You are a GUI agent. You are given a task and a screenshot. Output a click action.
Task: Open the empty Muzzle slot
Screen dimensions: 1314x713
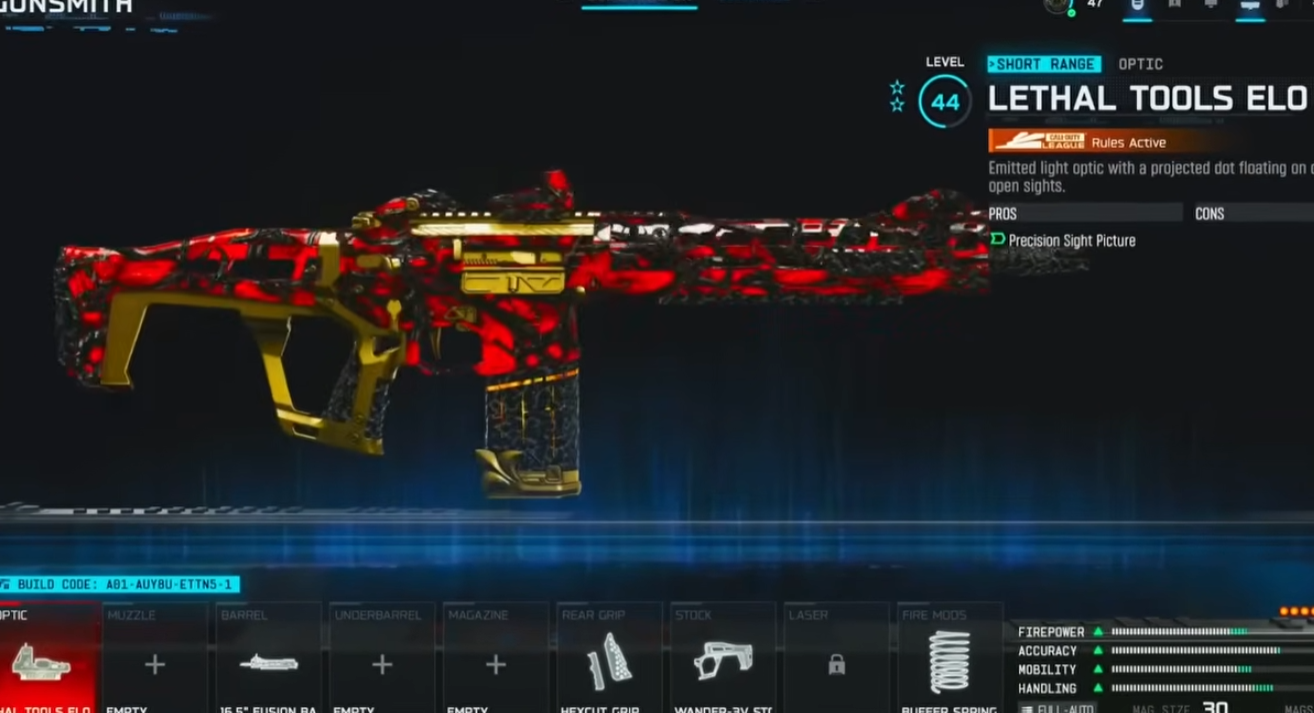[154, 662]
